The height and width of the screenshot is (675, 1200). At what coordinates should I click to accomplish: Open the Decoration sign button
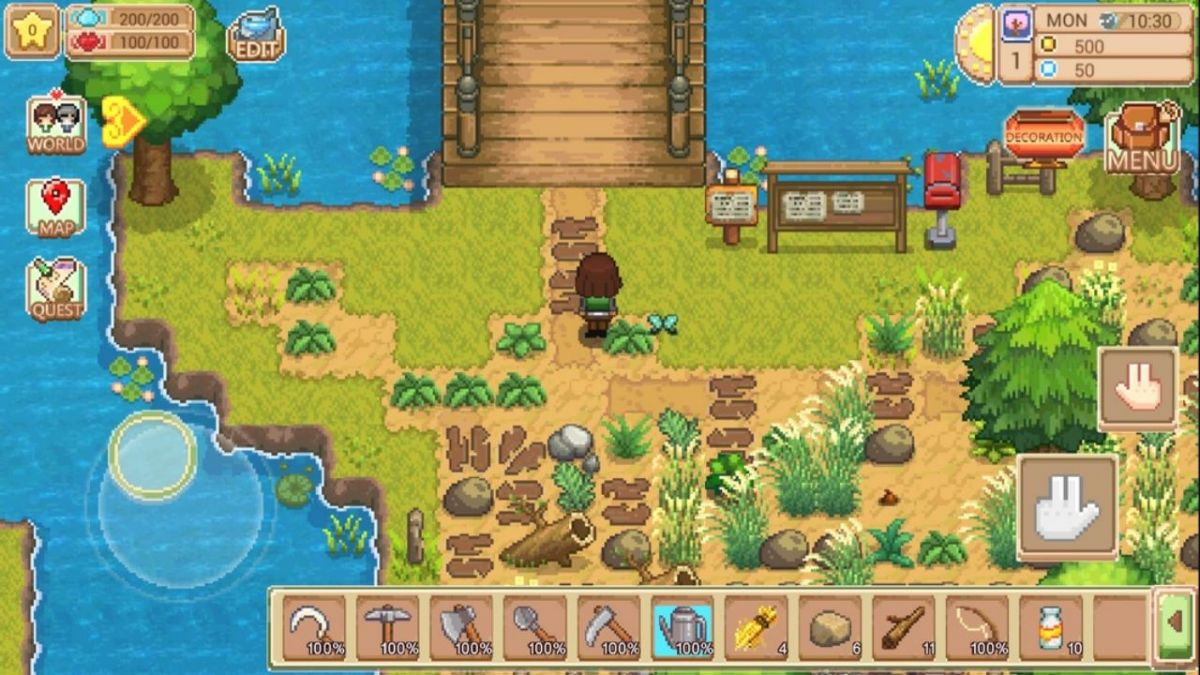[x=1044, y=137]
